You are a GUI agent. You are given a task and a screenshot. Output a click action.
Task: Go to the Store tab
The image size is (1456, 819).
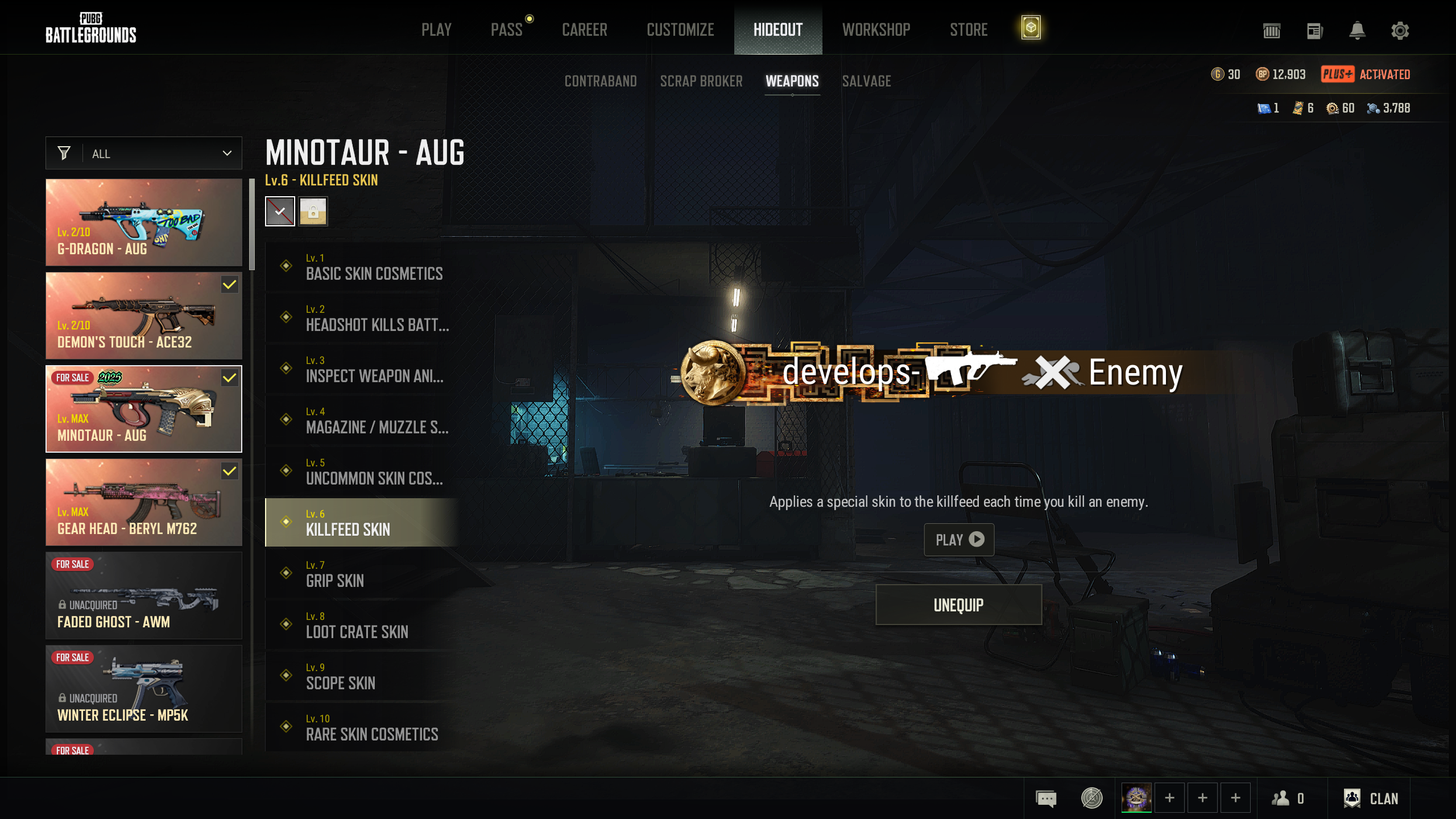click(969, 30)
